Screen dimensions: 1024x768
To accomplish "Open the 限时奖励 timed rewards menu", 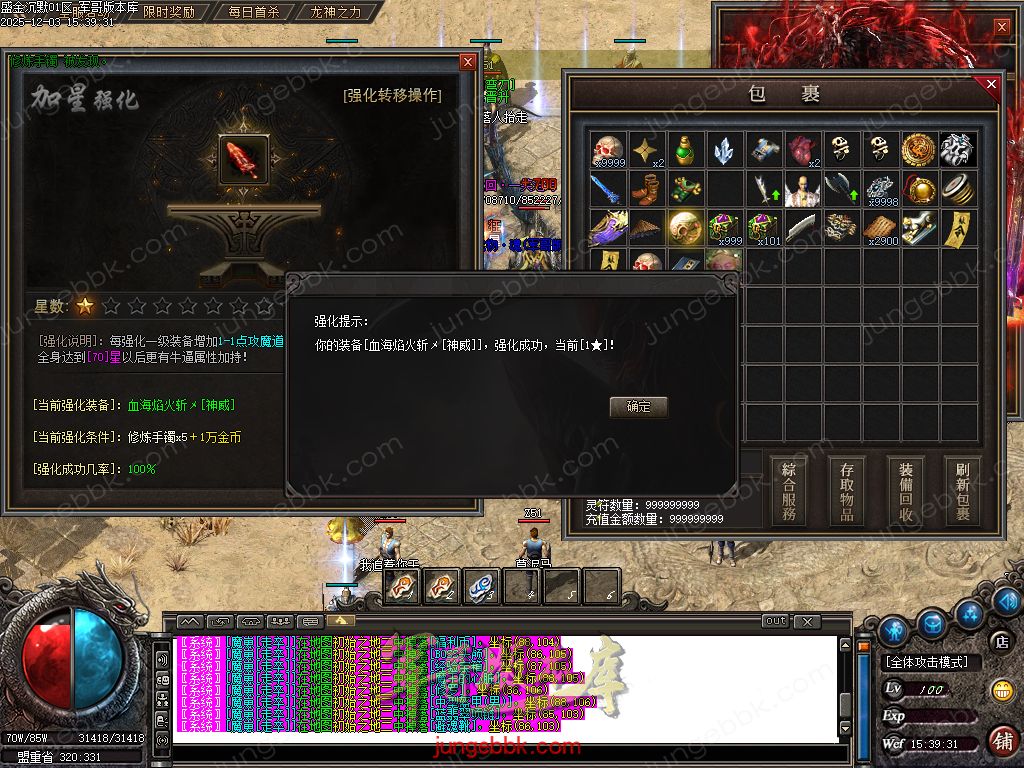I will point(168,13).
